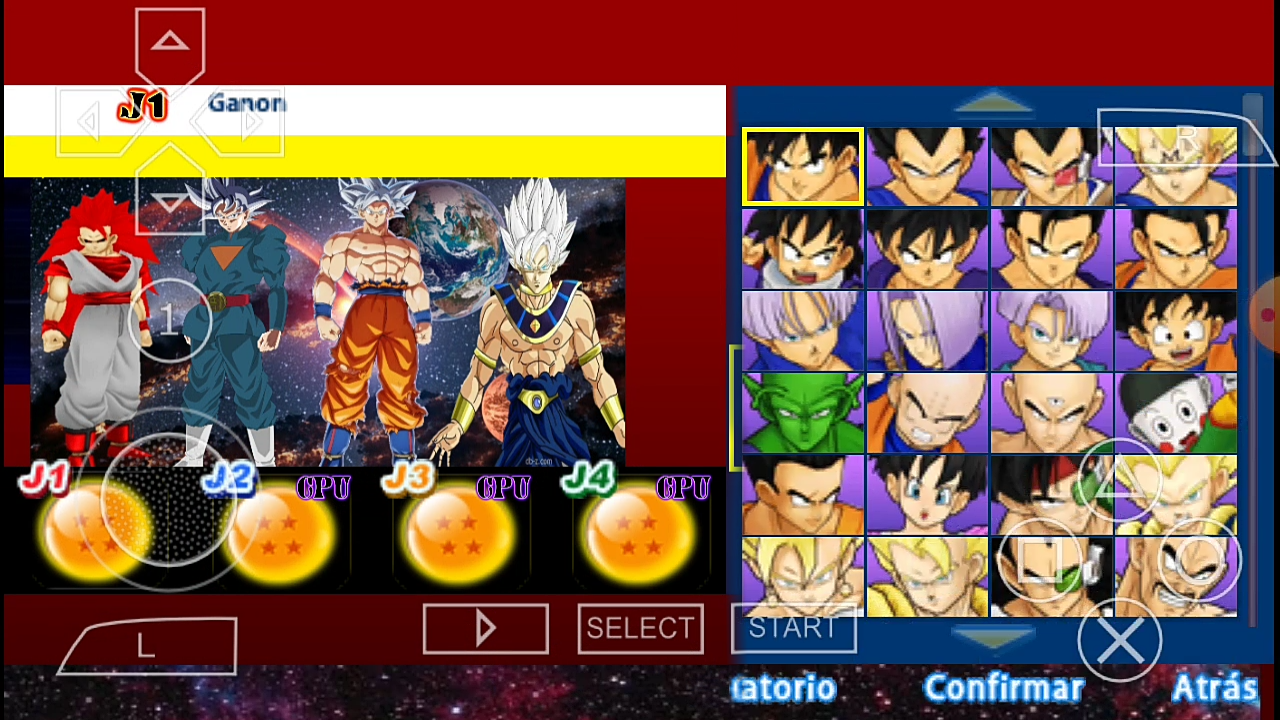Tap Confirmar to confirm character choice
Screen dimensions: 1280x720
click(1004, 689)
